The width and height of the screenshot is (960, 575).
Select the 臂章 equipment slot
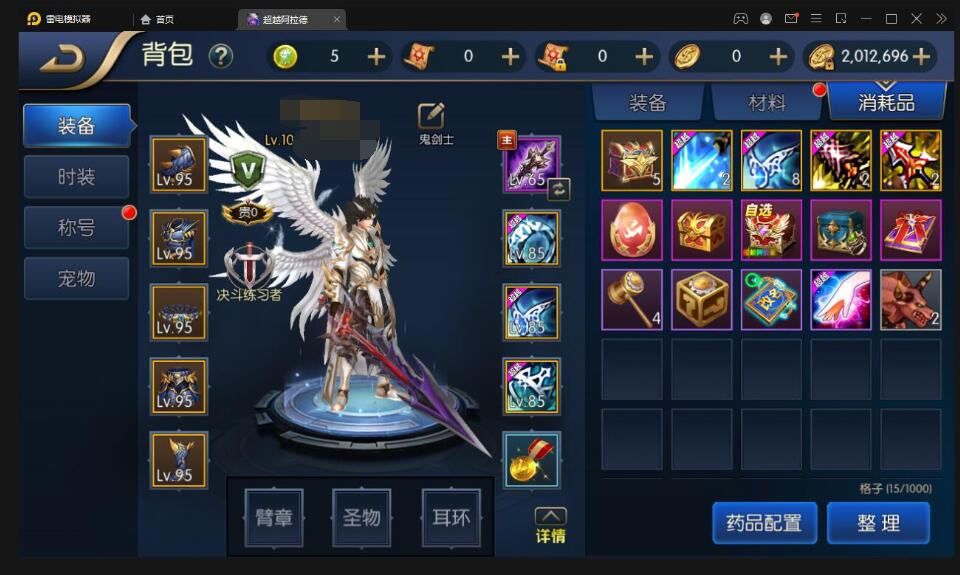click(274, 518)
